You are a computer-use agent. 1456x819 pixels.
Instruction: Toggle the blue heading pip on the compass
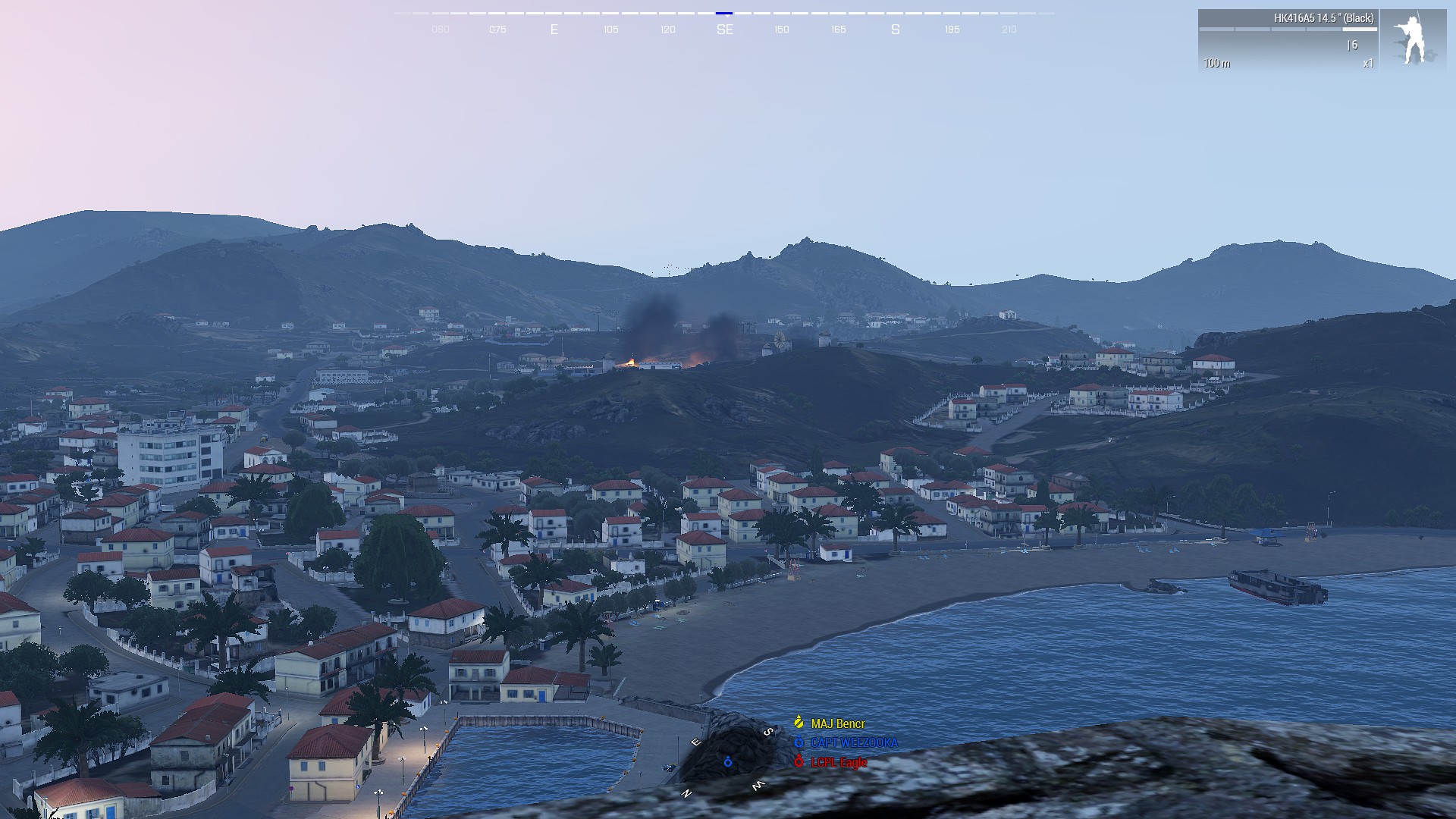pyautogui.click(x=725, y=13)
